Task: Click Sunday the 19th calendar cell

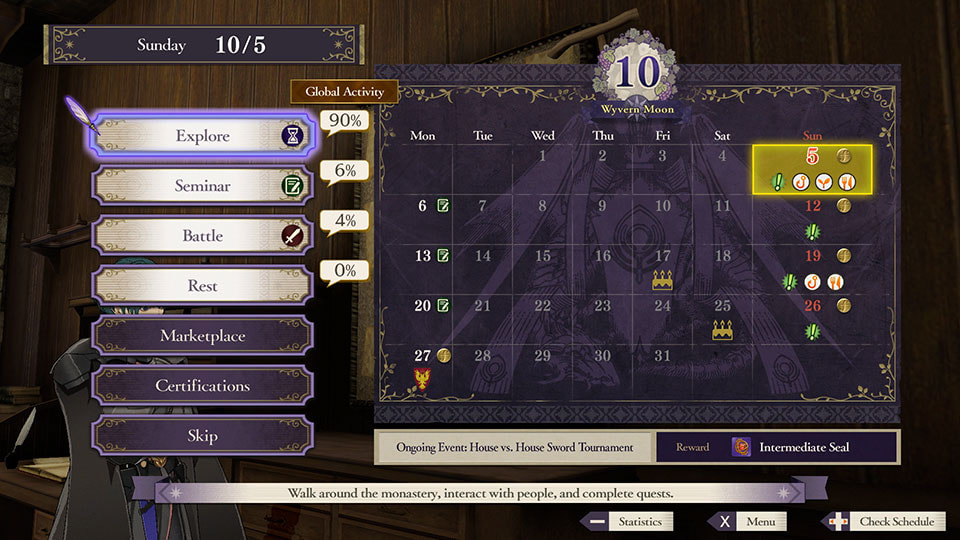Action: [812, 268]
